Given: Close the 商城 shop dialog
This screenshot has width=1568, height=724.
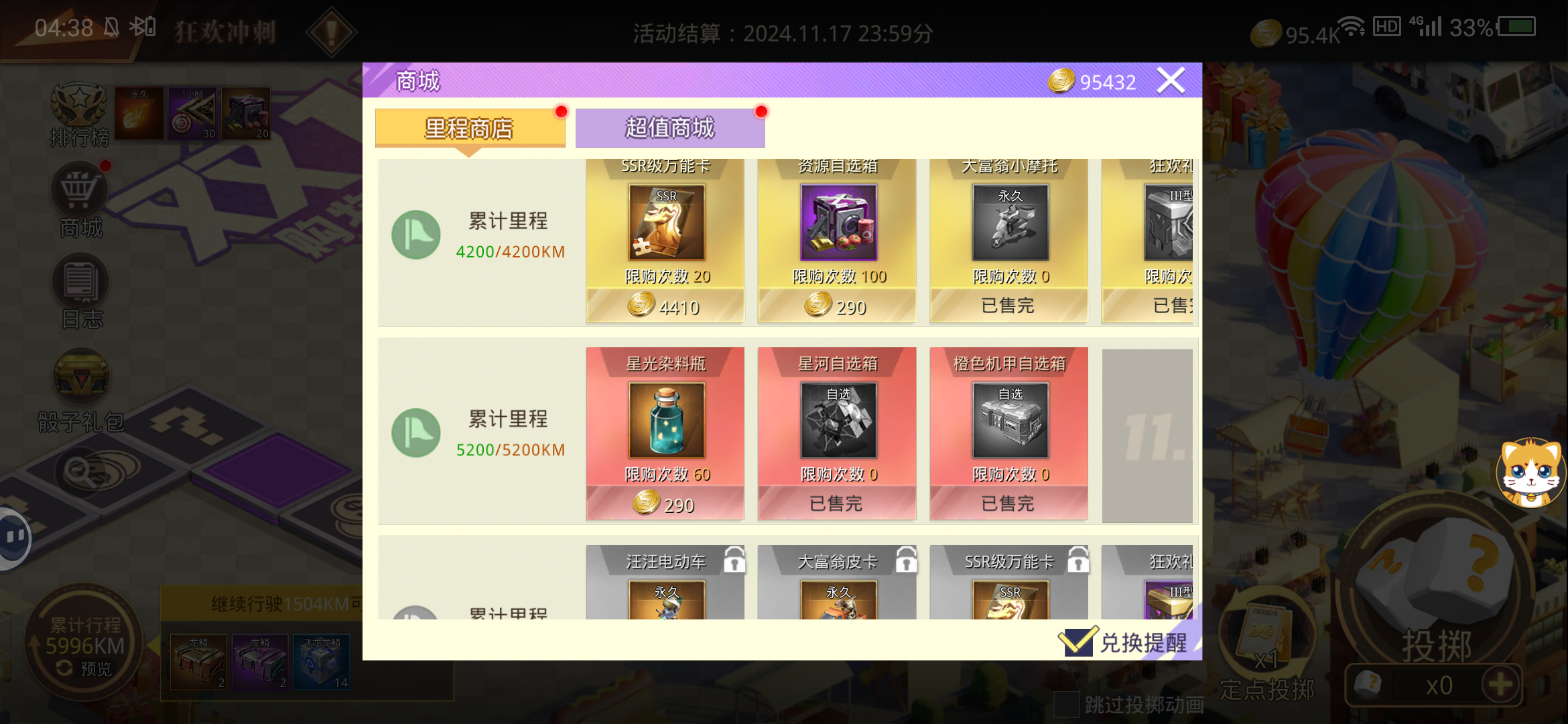Looking at the screenshot, I should pos(1171,79).
